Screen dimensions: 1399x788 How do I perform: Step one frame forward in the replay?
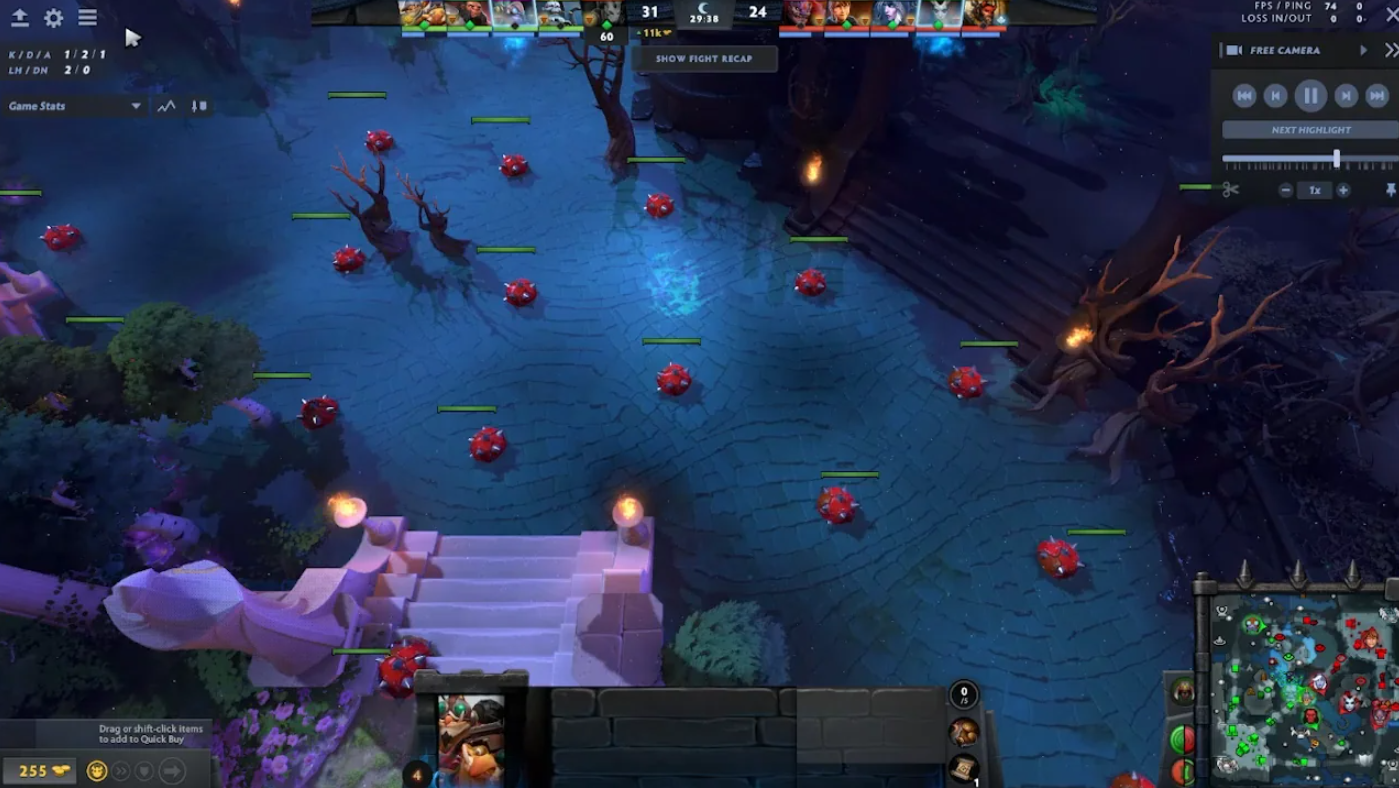coord(1346,96)
